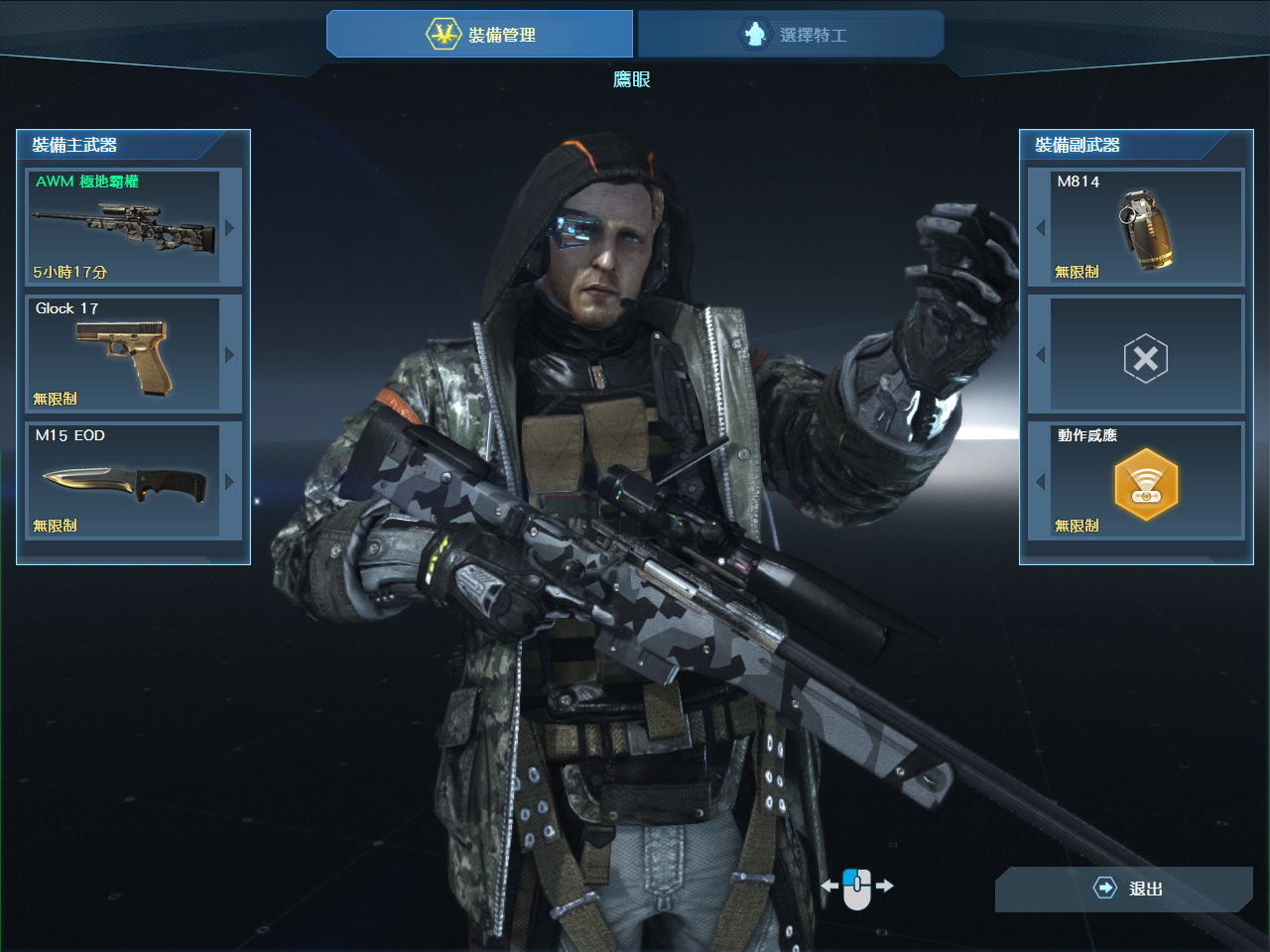Exit with the 退出 button
The width and height of the screenshot is (1270, 952).
pyautogui.click(x=1125, y=889)
